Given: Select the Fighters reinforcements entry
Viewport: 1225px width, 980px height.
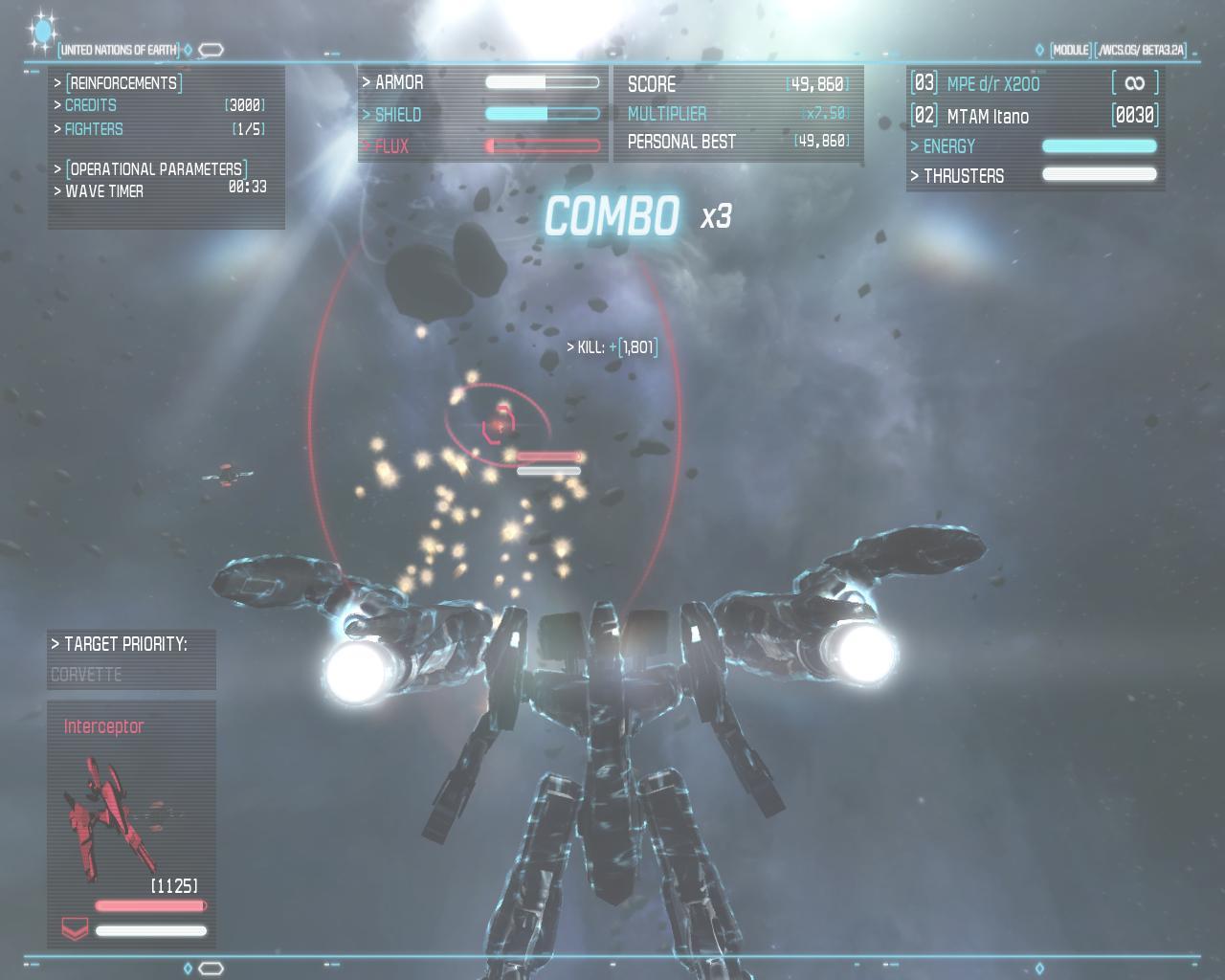Looking at the screenshot, I should (x=94, y=129).
